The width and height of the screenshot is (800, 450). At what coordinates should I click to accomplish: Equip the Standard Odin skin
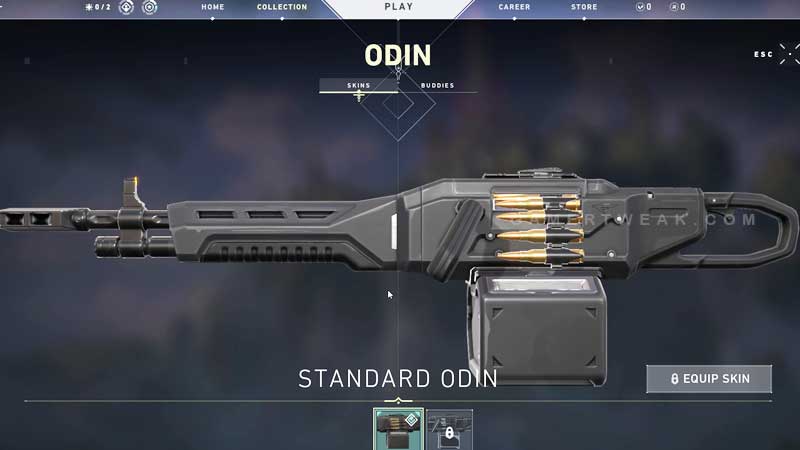(x=710, y=379)
